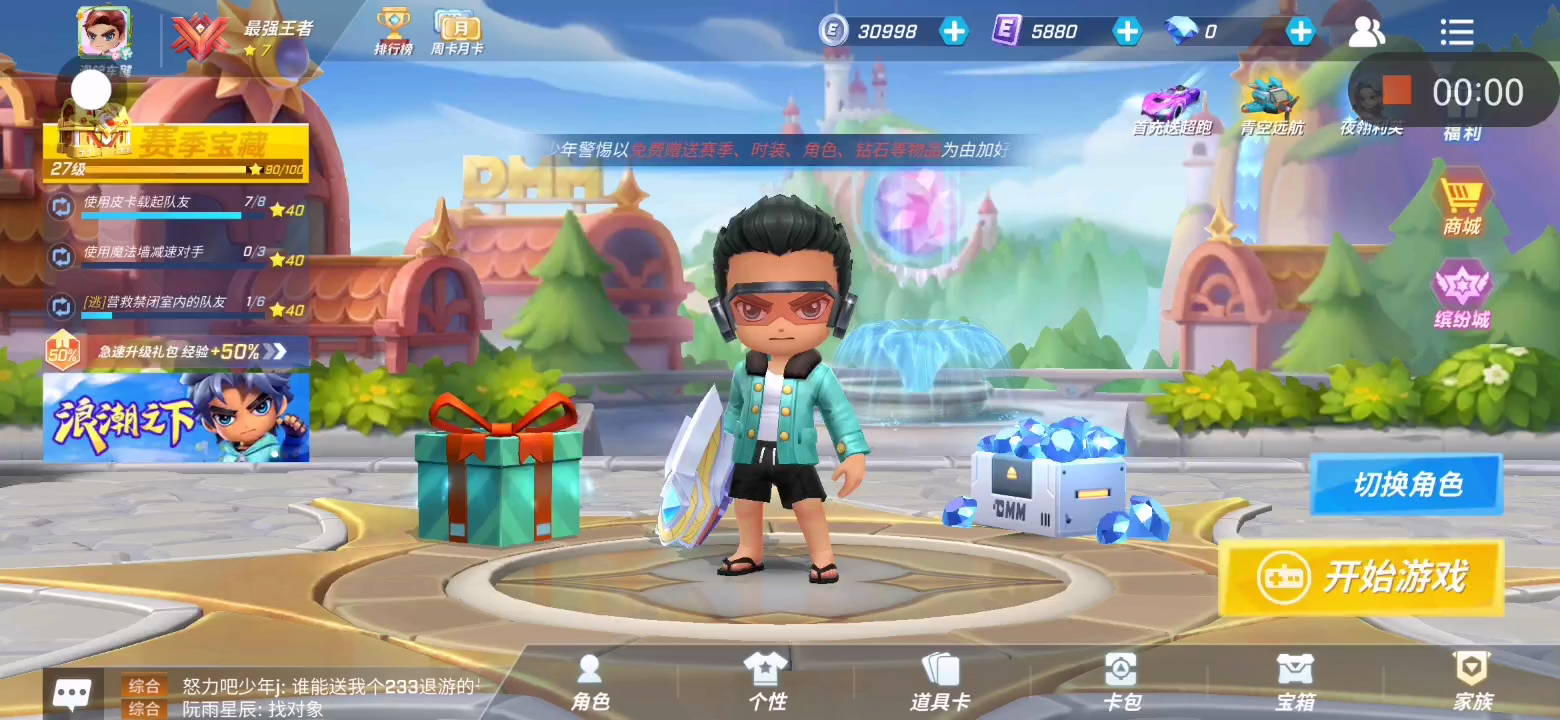Tap the 切换角色 switch character button
This screenshot has height=720, width=1560.
(1406, 485)
